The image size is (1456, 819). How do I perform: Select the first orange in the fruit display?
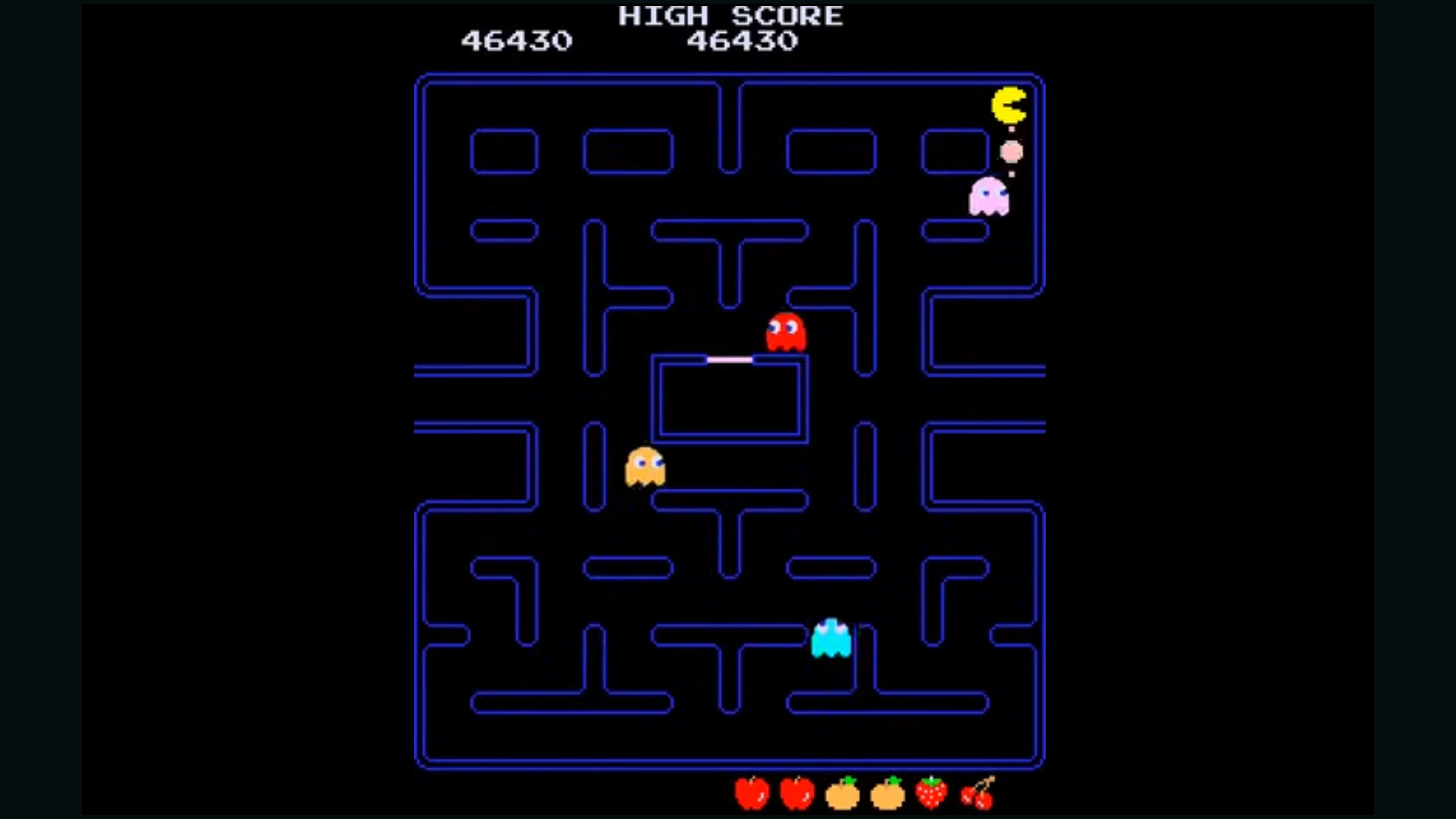pyautogui.click(x=842, y=794)
